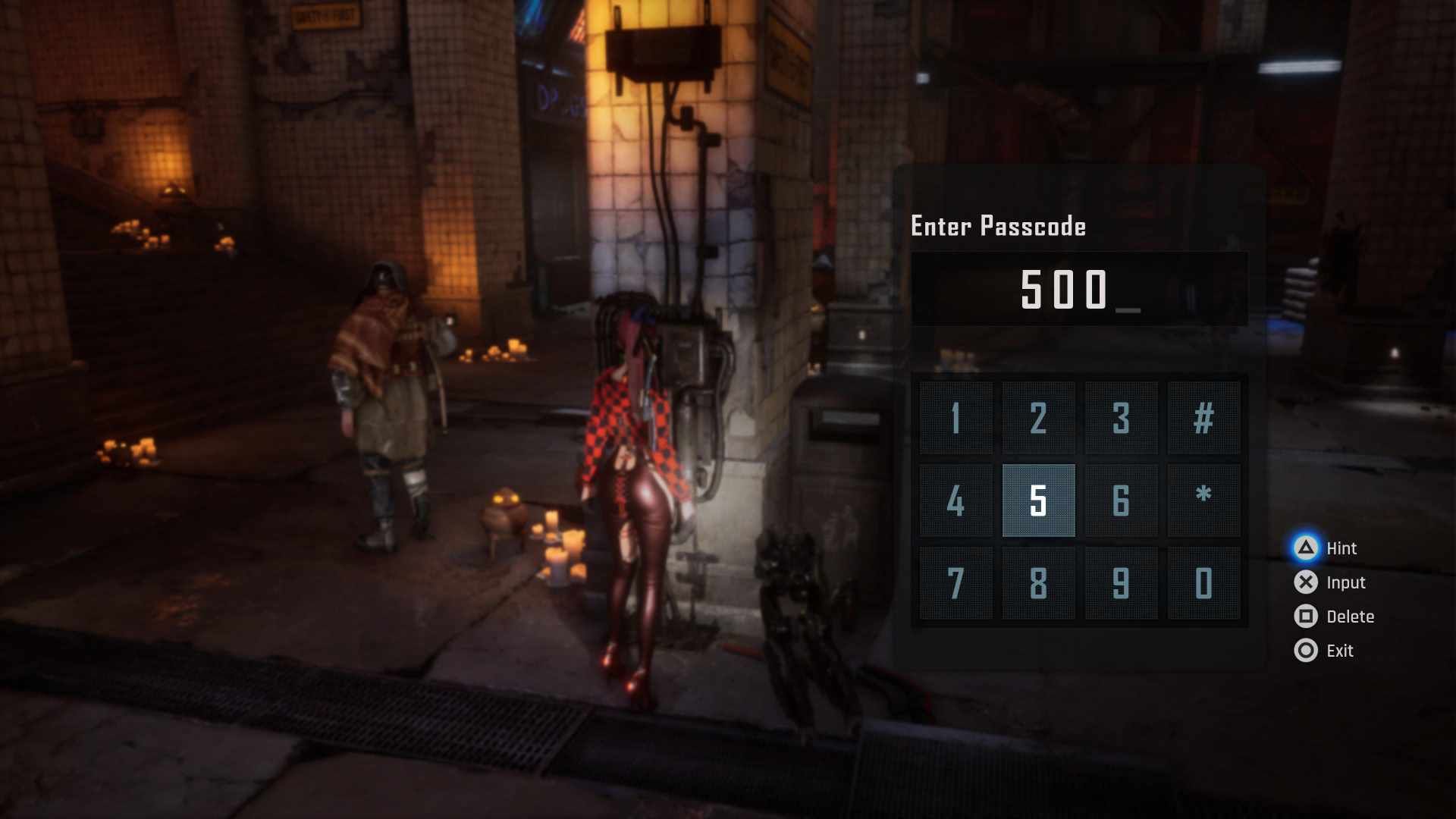
Task: Click the hash (#) key
Action: click(x=1203, y=418)
